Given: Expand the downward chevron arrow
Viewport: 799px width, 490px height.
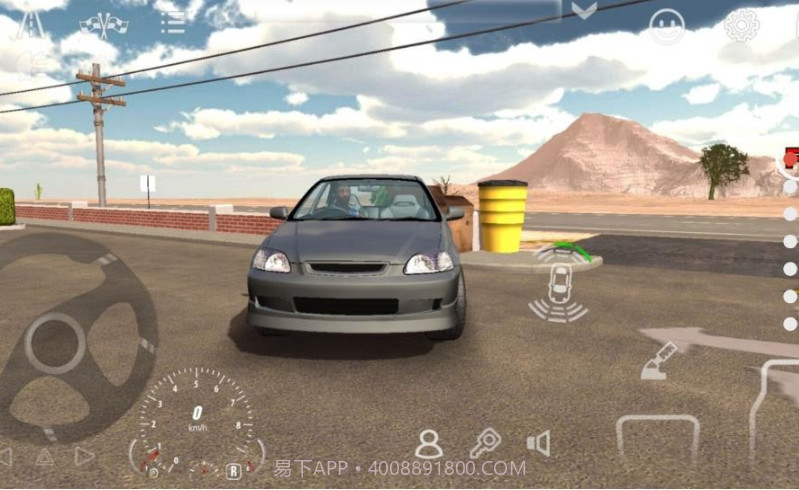Looking at the screenshot, I should [x=584, y=10].
